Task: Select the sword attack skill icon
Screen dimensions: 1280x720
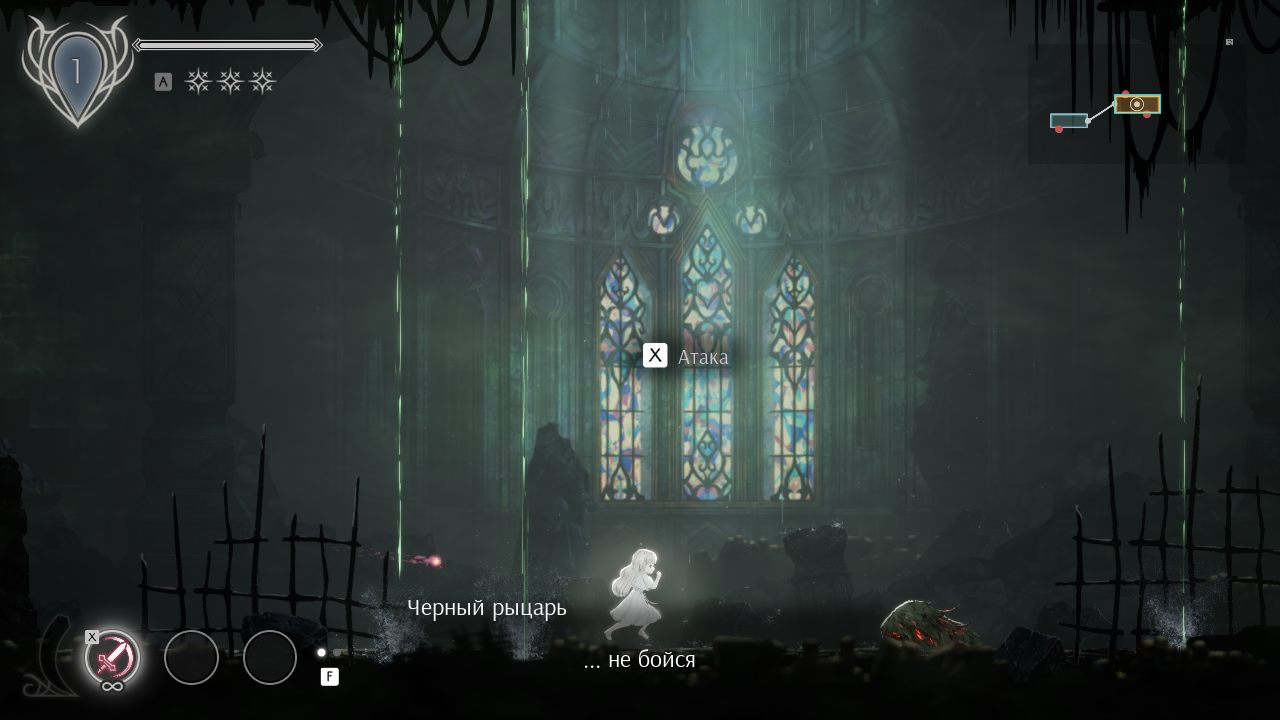Action: [x=112, y=657]
